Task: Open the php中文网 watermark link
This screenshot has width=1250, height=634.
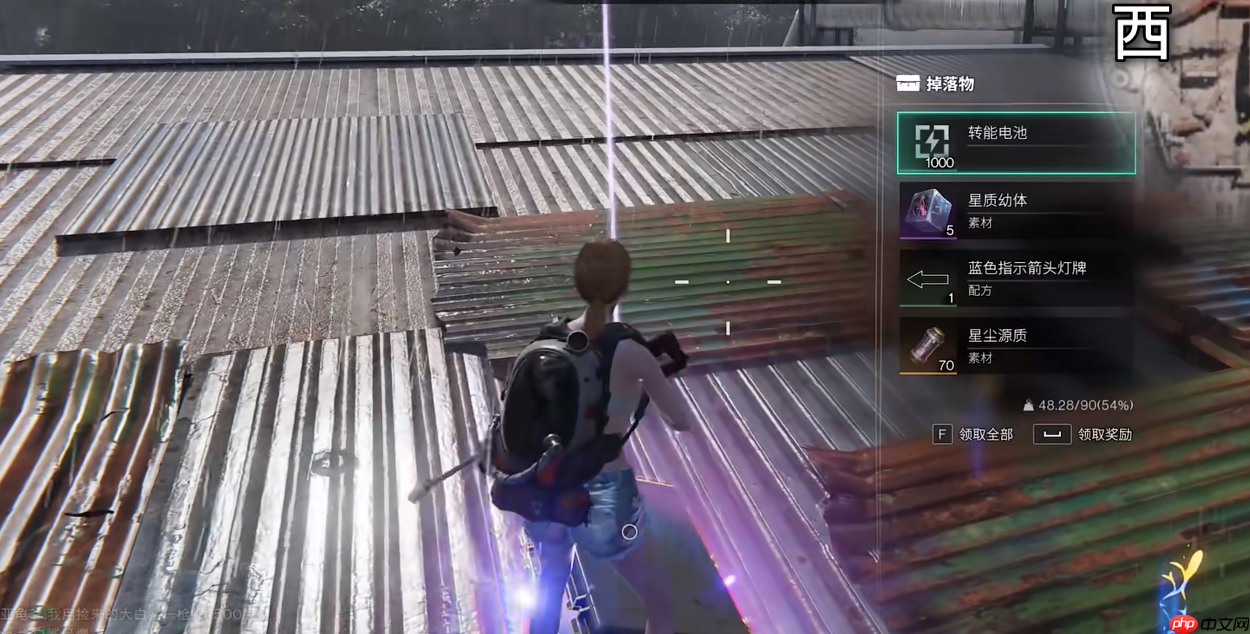Action: tap(1204, 623)
